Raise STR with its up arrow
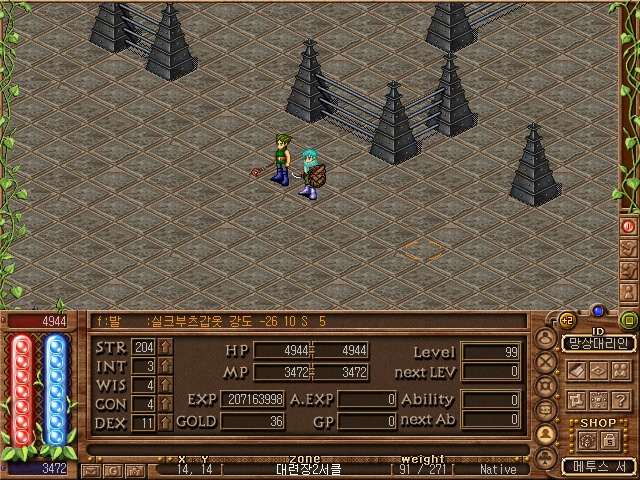Screen dimensions: 640x480 pyautogui.click(x=165, y=347)
